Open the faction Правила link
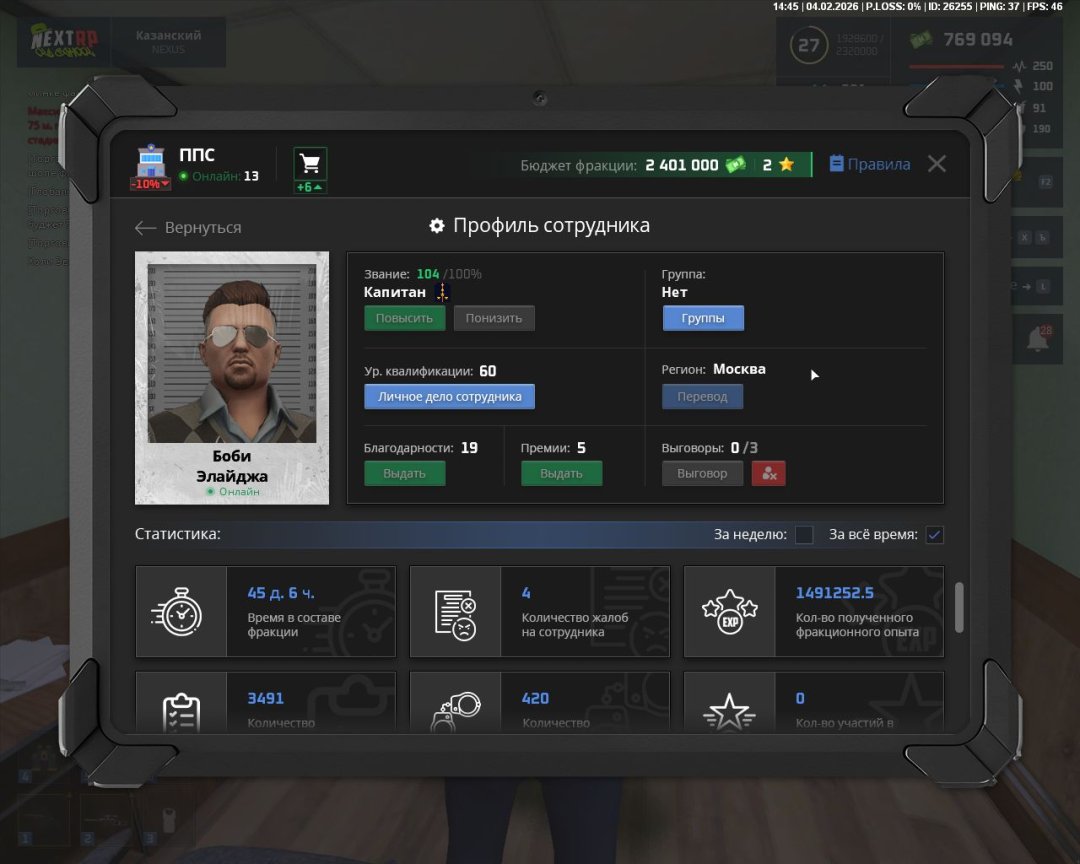 (870, 164)
